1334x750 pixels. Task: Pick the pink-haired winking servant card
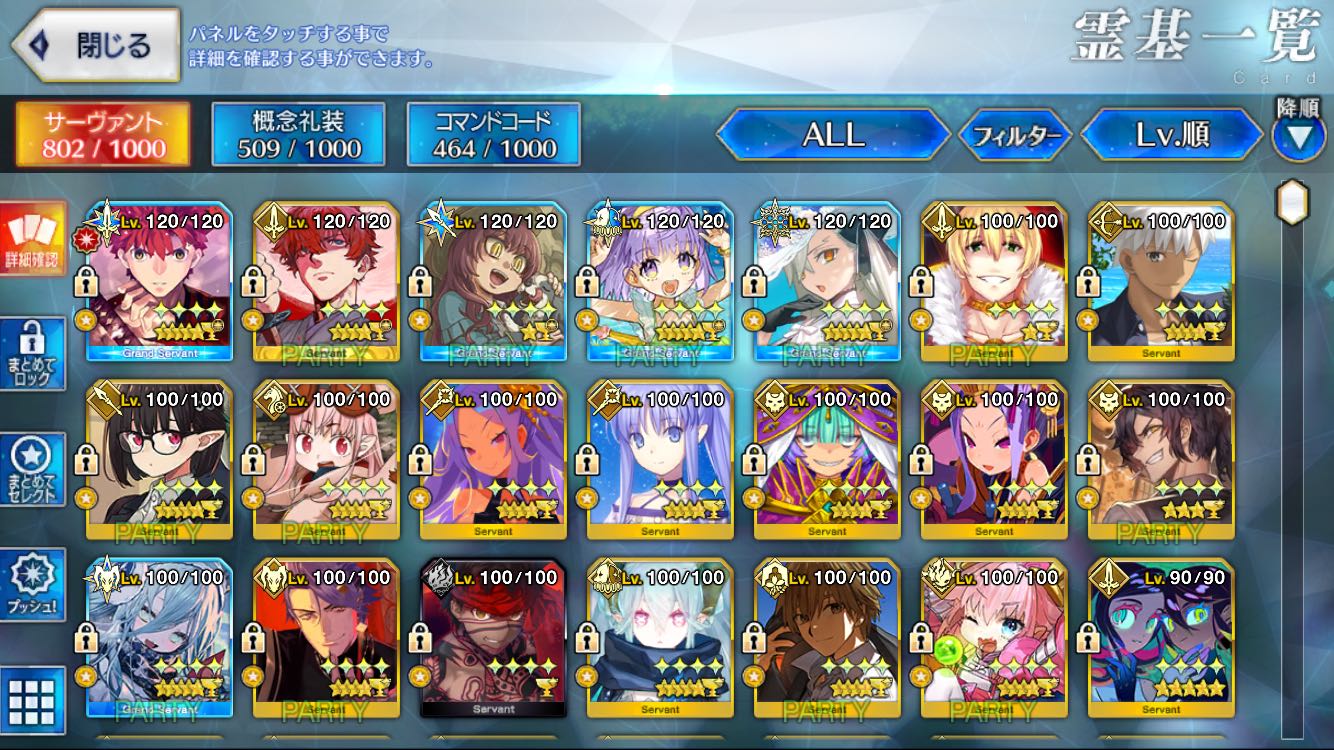point(994,638)
